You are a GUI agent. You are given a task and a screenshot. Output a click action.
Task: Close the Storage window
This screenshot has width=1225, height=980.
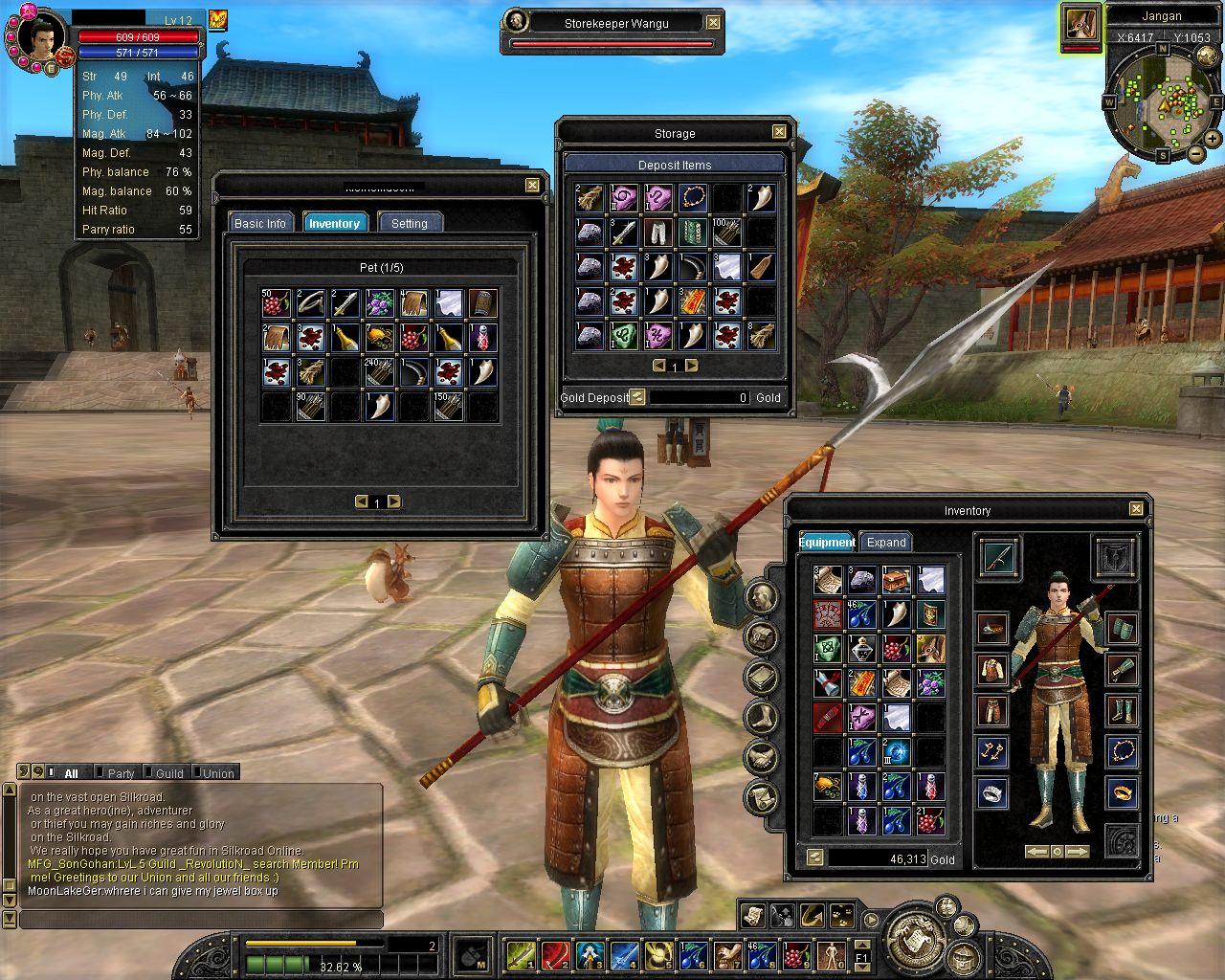(x=779, y=132)
